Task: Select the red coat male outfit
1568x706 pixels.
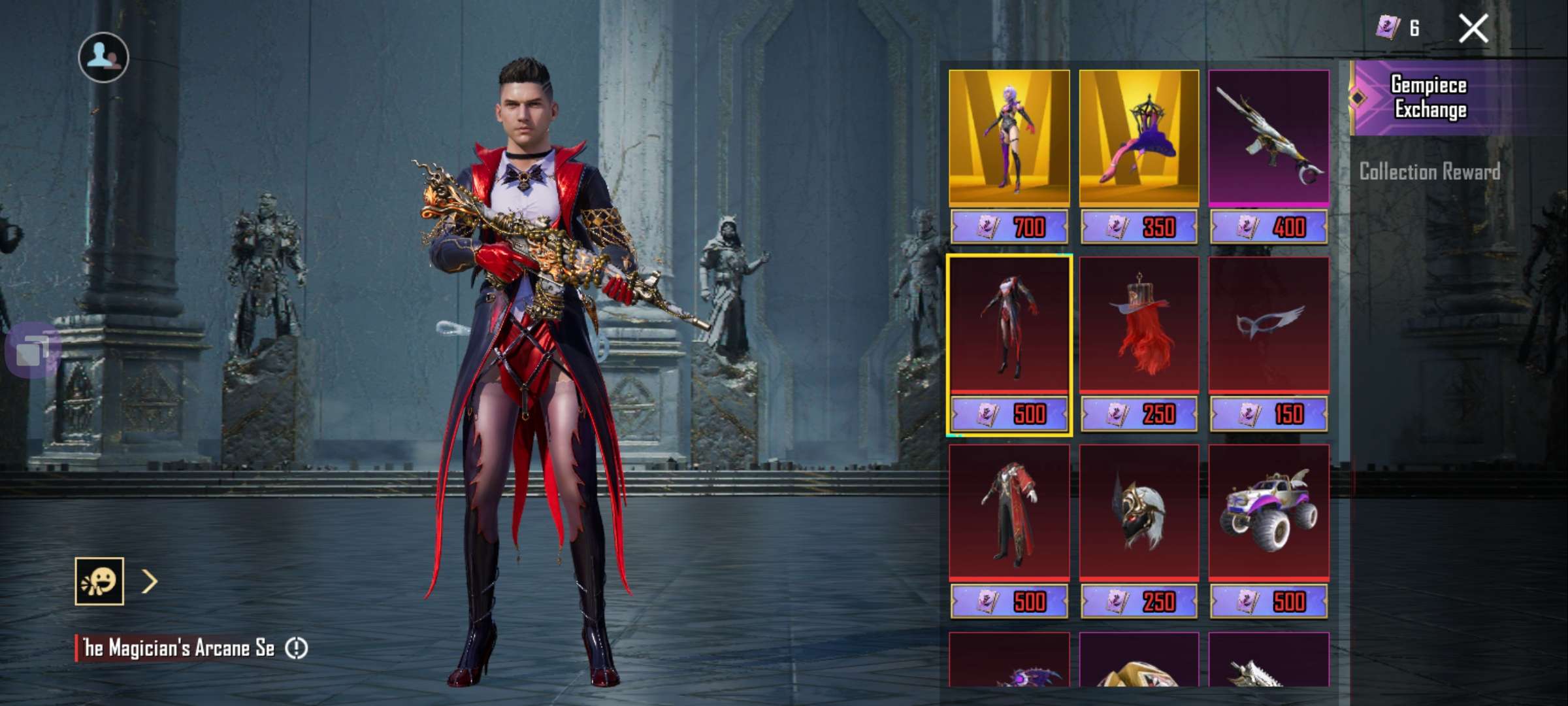Action: tap(1009, 513)
